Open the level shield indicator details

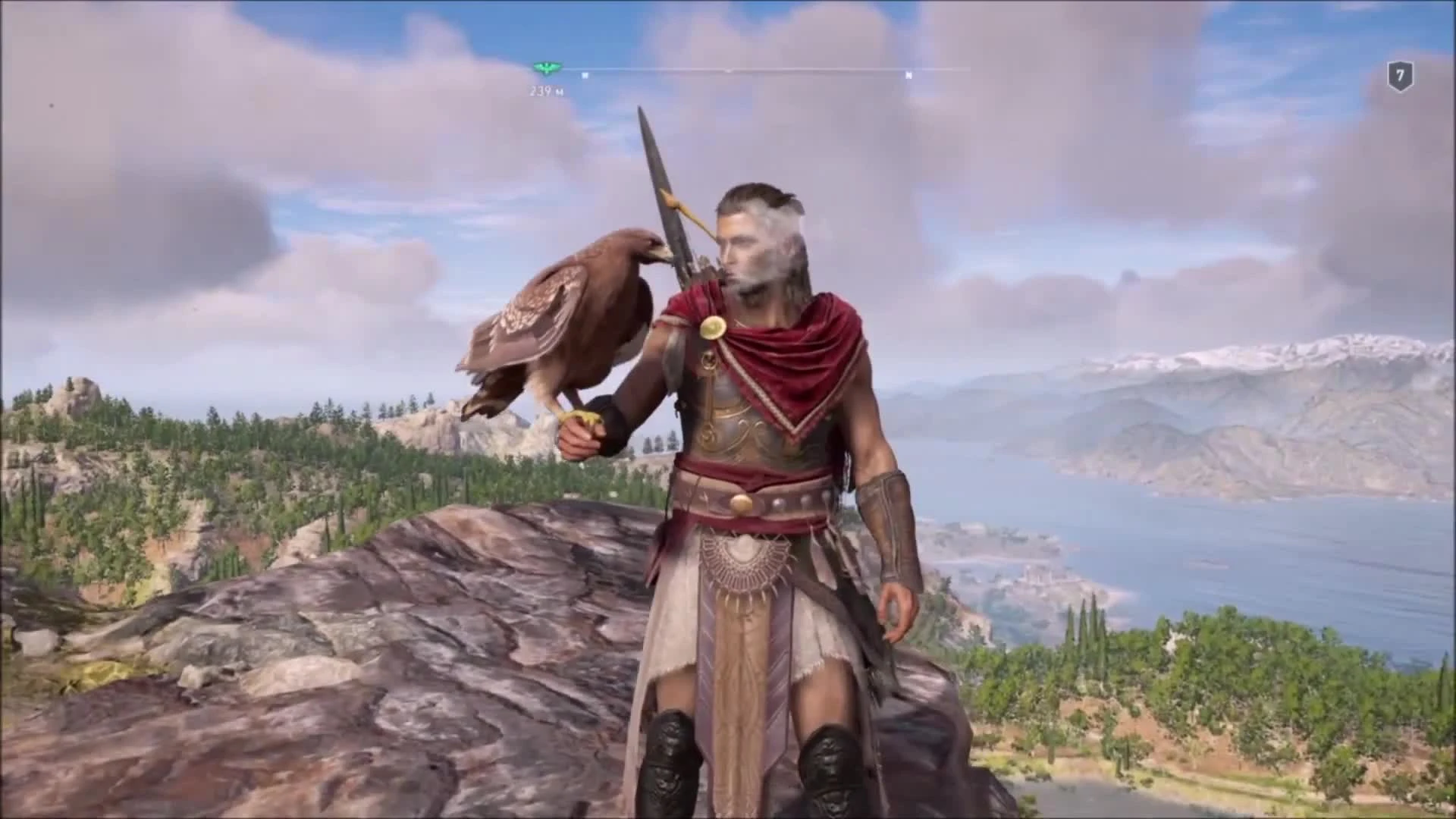pyautogui.click(x=1401, y=74)
